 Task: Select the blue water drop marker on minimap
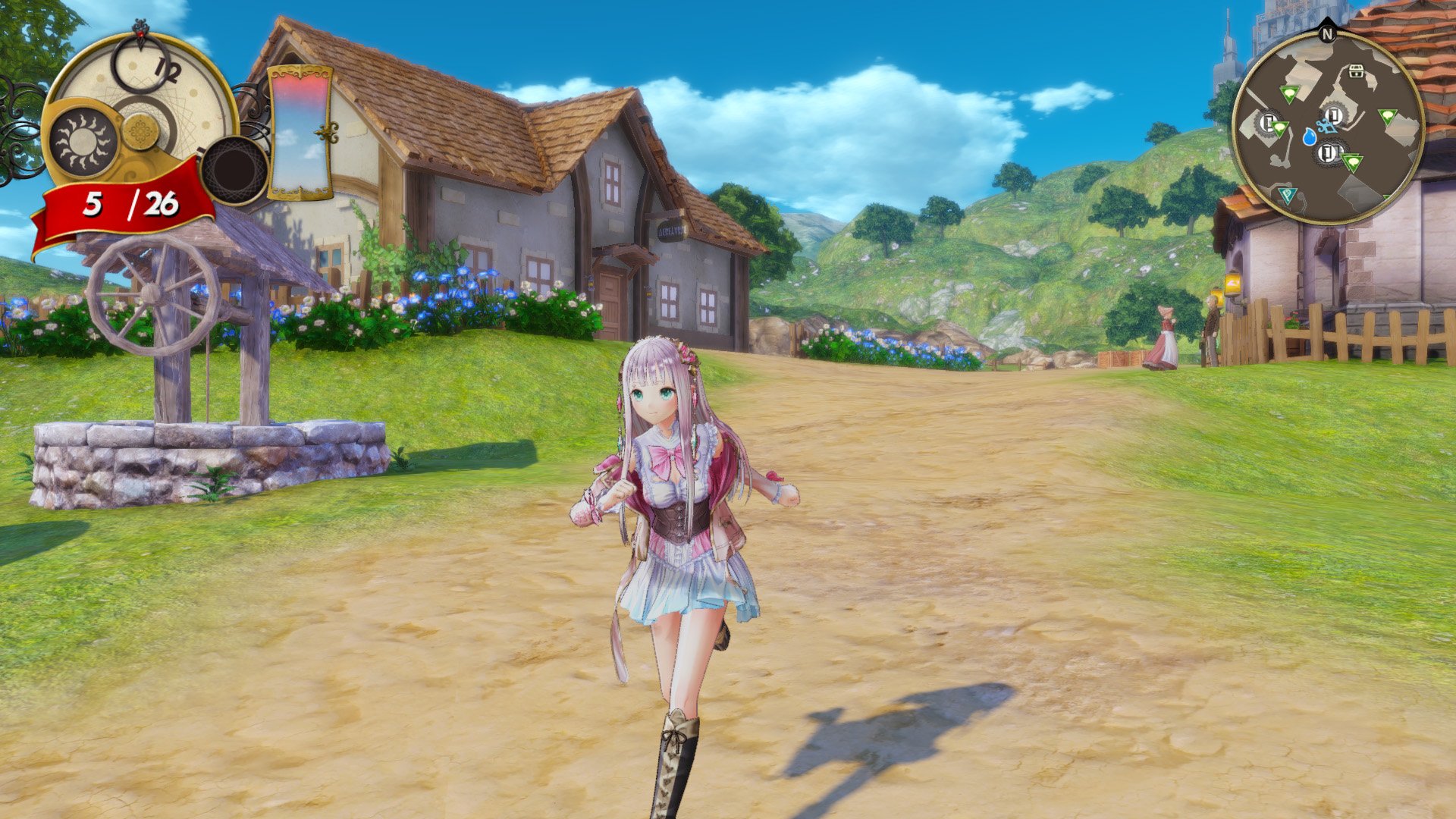[x=1310, y=137]
